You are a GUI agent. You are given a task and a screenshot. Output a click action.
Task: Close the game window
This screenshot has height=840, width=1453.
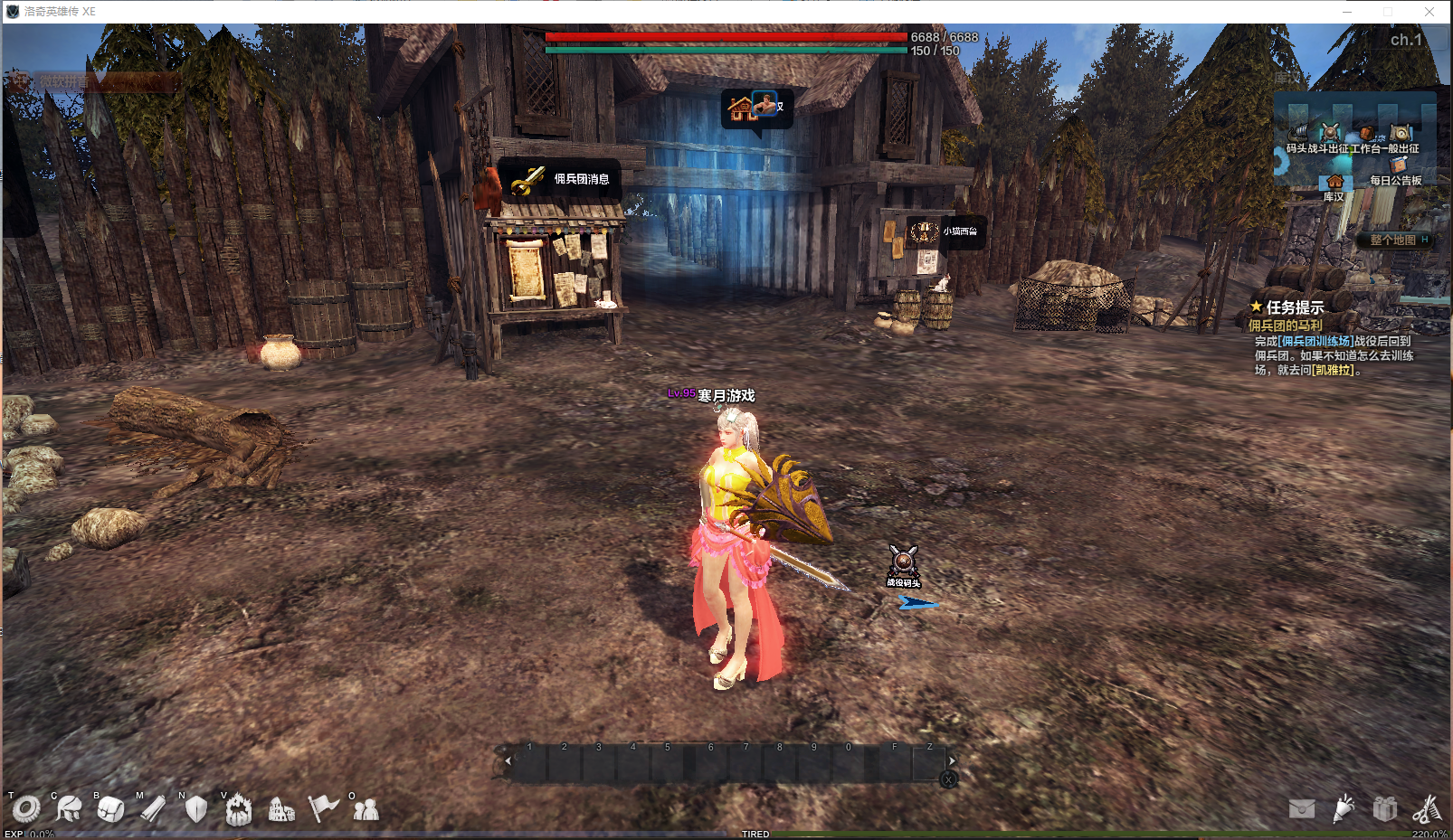(x=1429, y=12)
